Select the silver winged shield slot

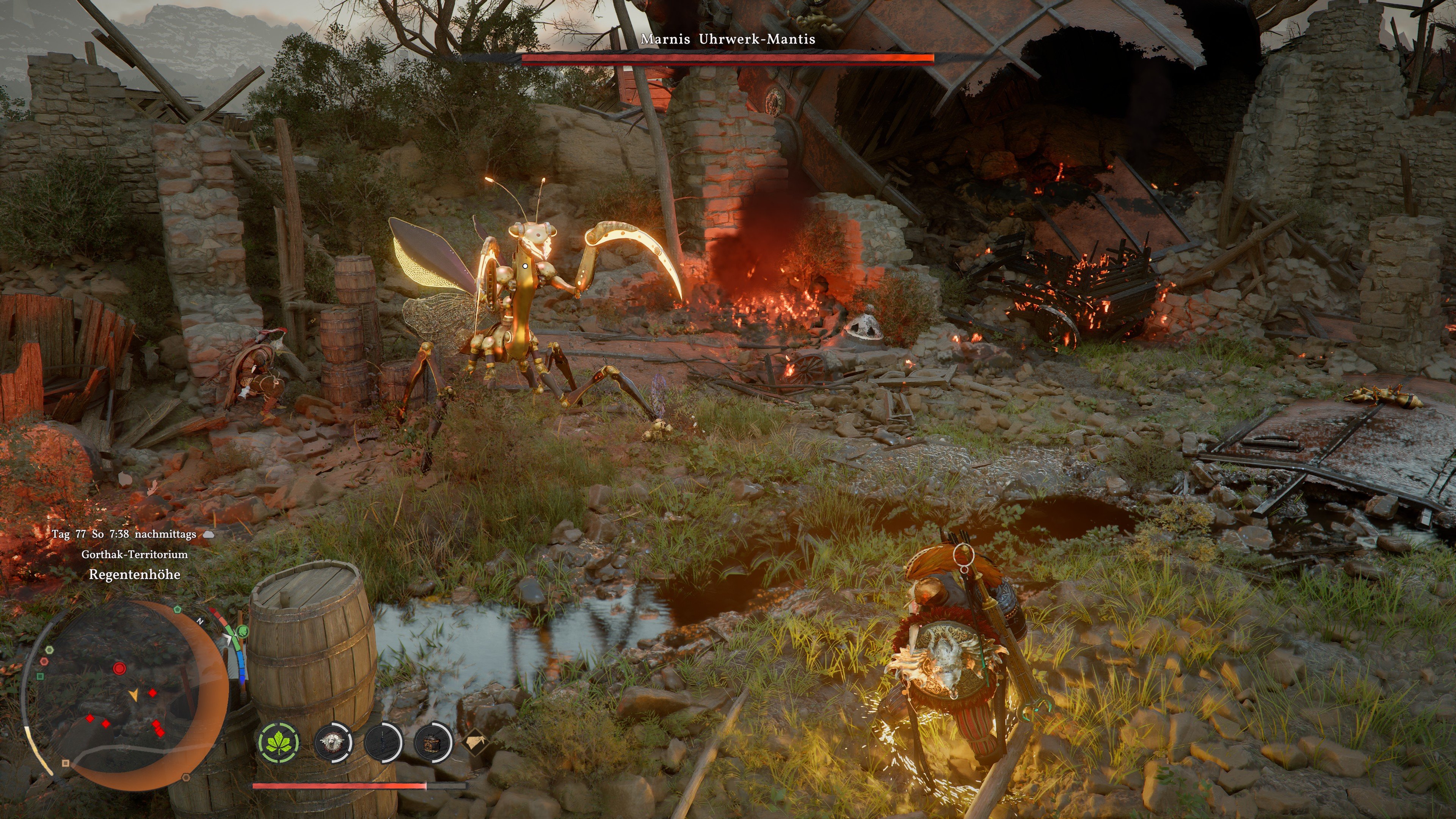click(333, 741)
